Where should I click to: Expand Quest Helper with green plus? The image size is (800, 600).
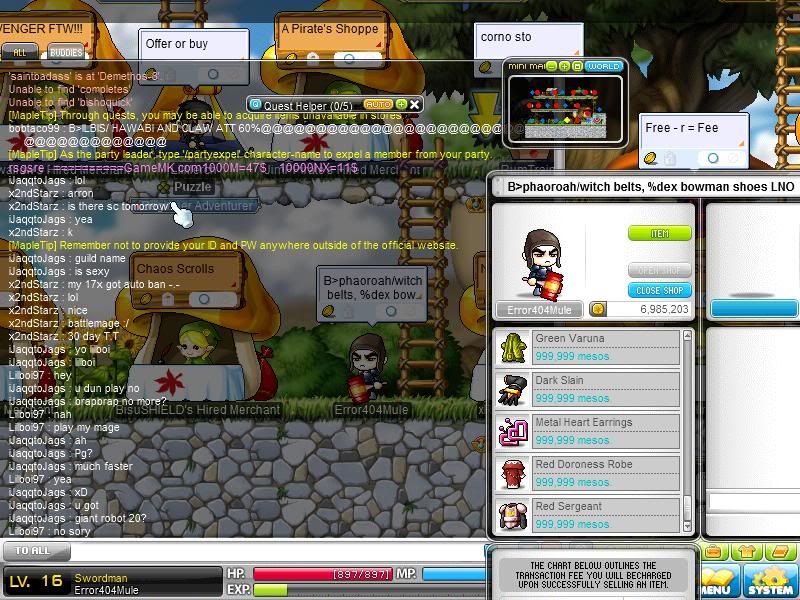[x=401, y=104]
